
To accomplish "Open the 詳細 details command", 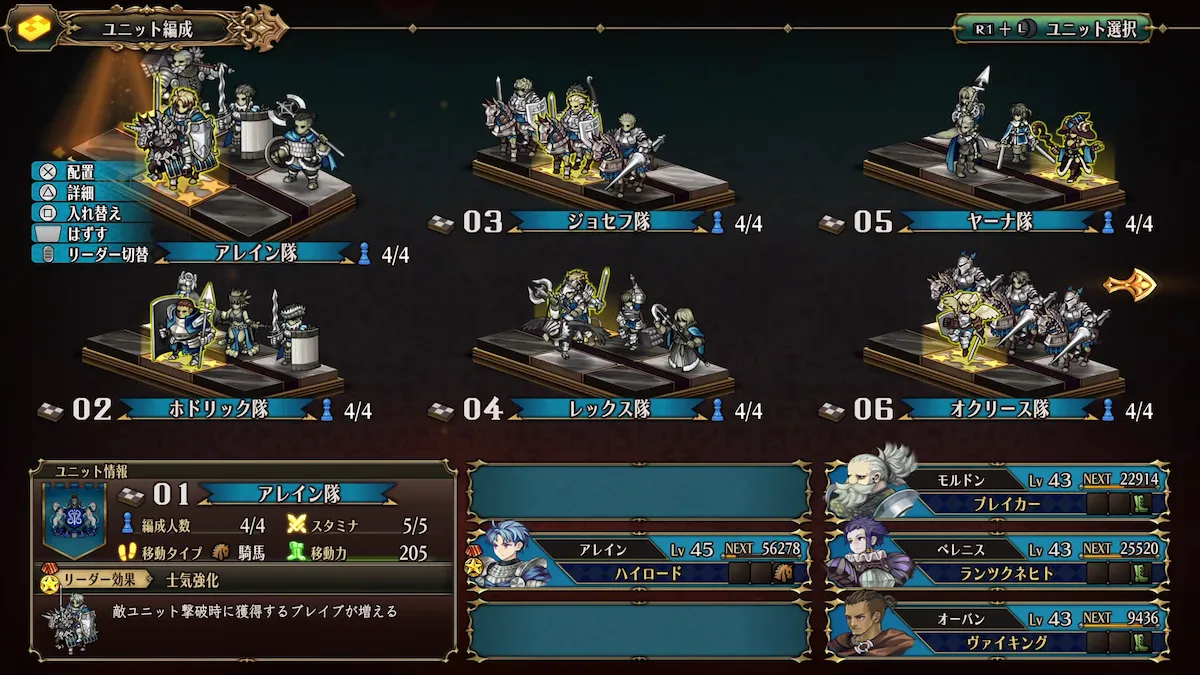I will point(78,192).
